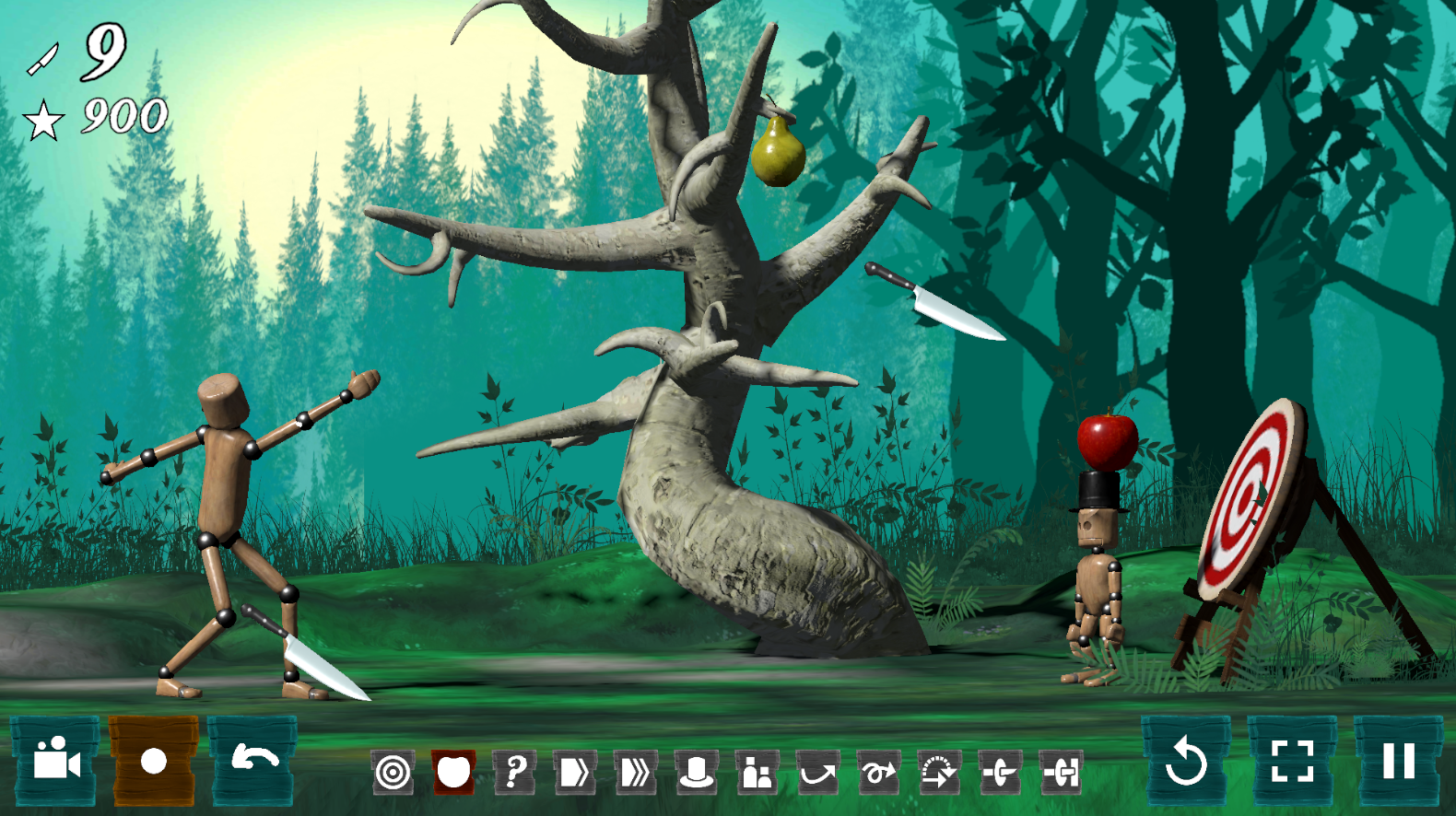Click the video camera button
The image size is (1456, 816).
pos(55,761)
